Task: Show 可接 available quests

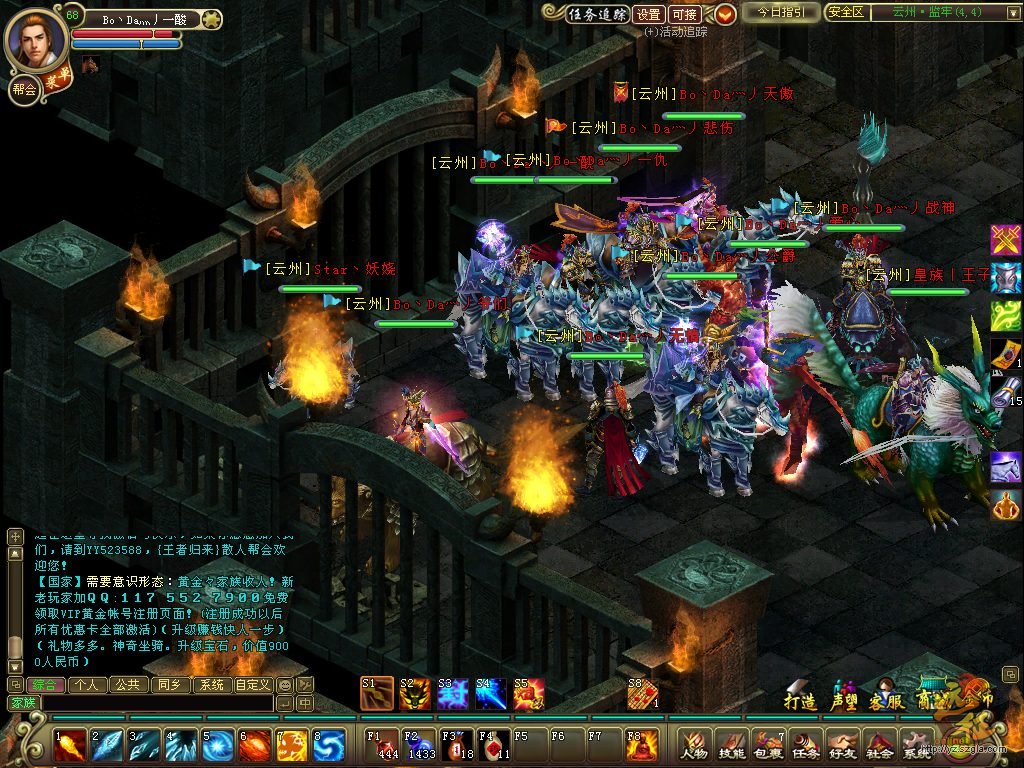Action: [684, 14]
